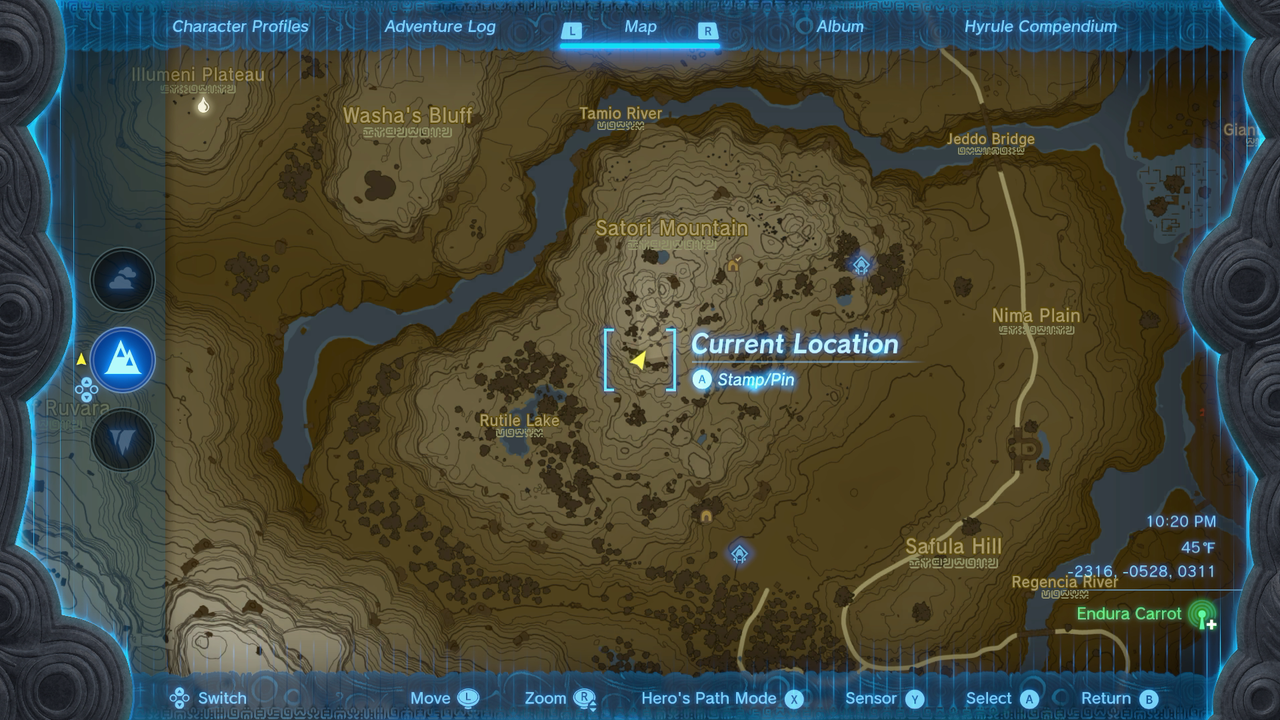Switch to the Adventure Log tab
Viewport: 1280px width, 720px height.
pos(440,26)
